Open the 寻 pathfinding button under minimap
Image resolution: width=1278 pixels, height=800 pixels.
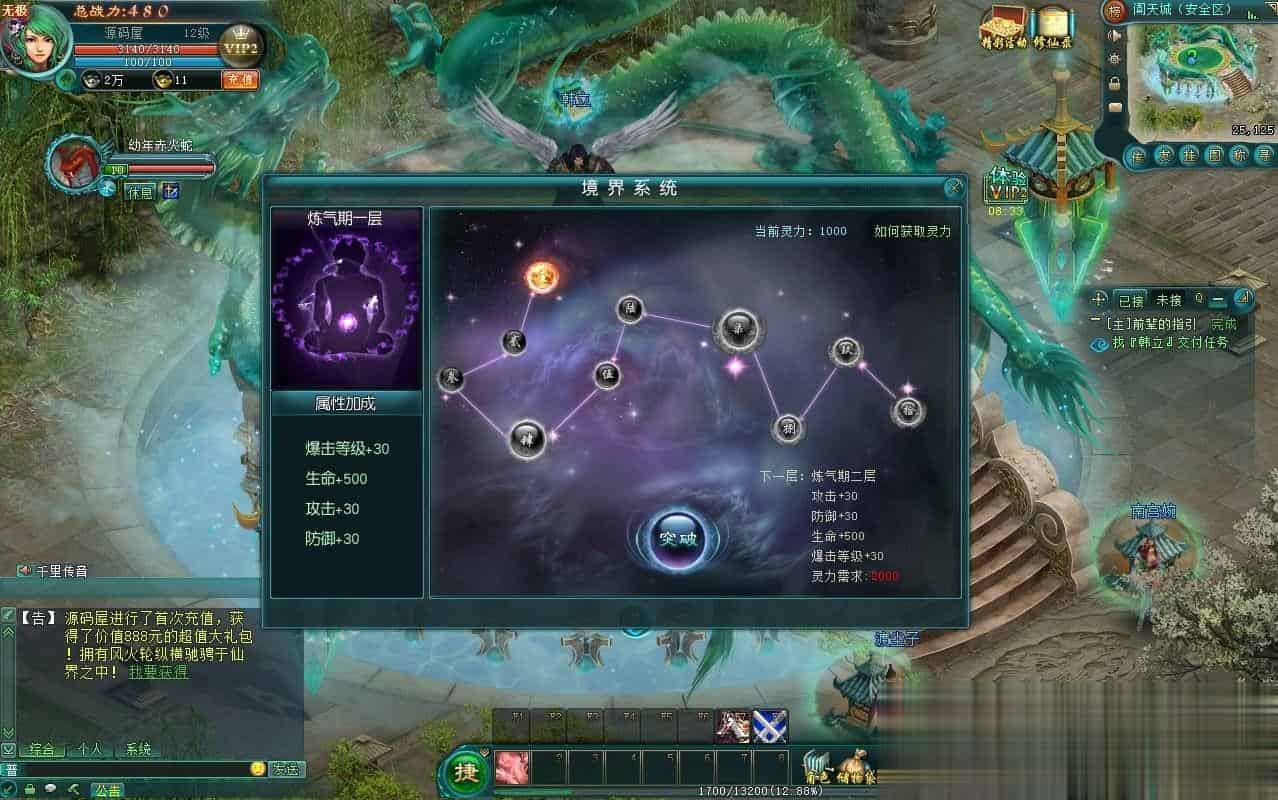1264,155
